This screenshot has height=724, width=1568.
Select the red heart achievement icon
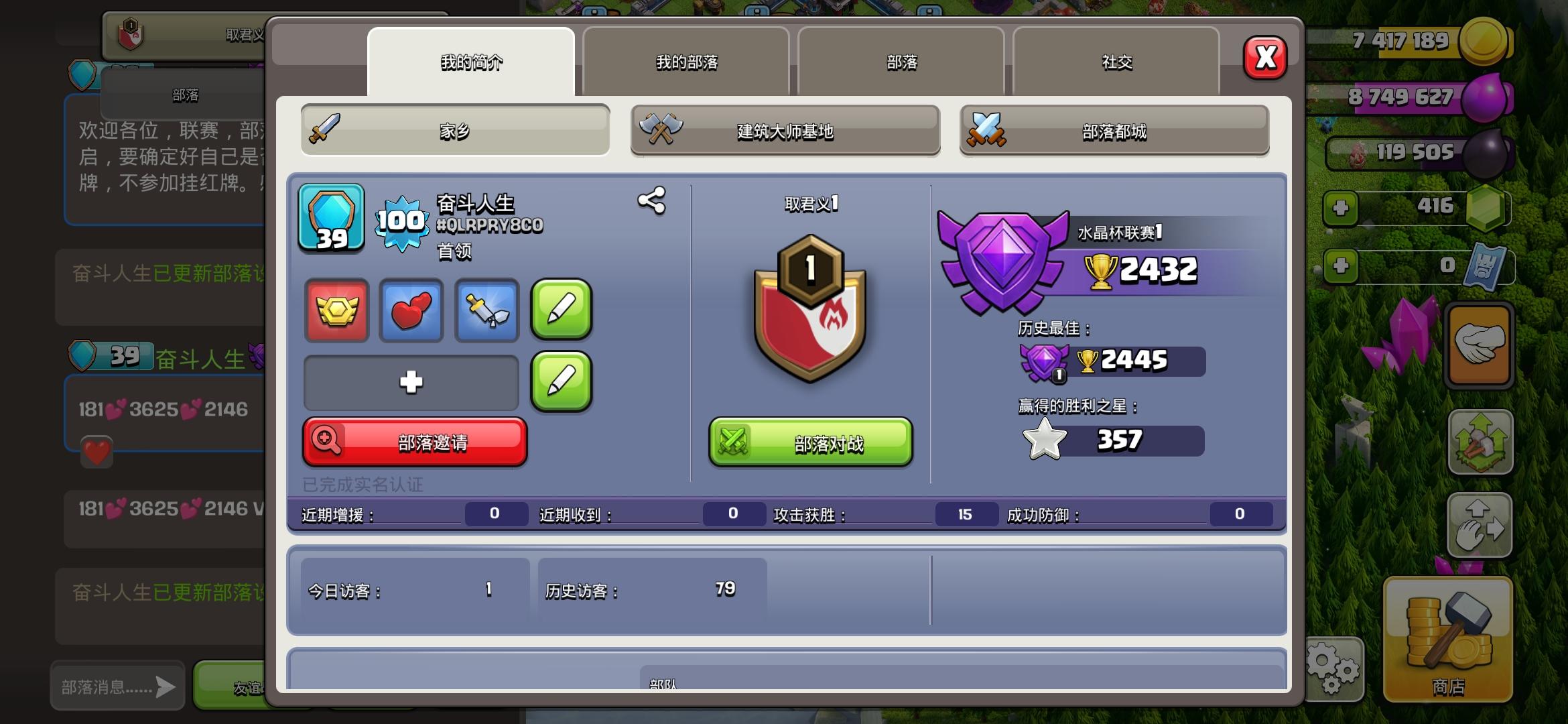click(411, 311)
